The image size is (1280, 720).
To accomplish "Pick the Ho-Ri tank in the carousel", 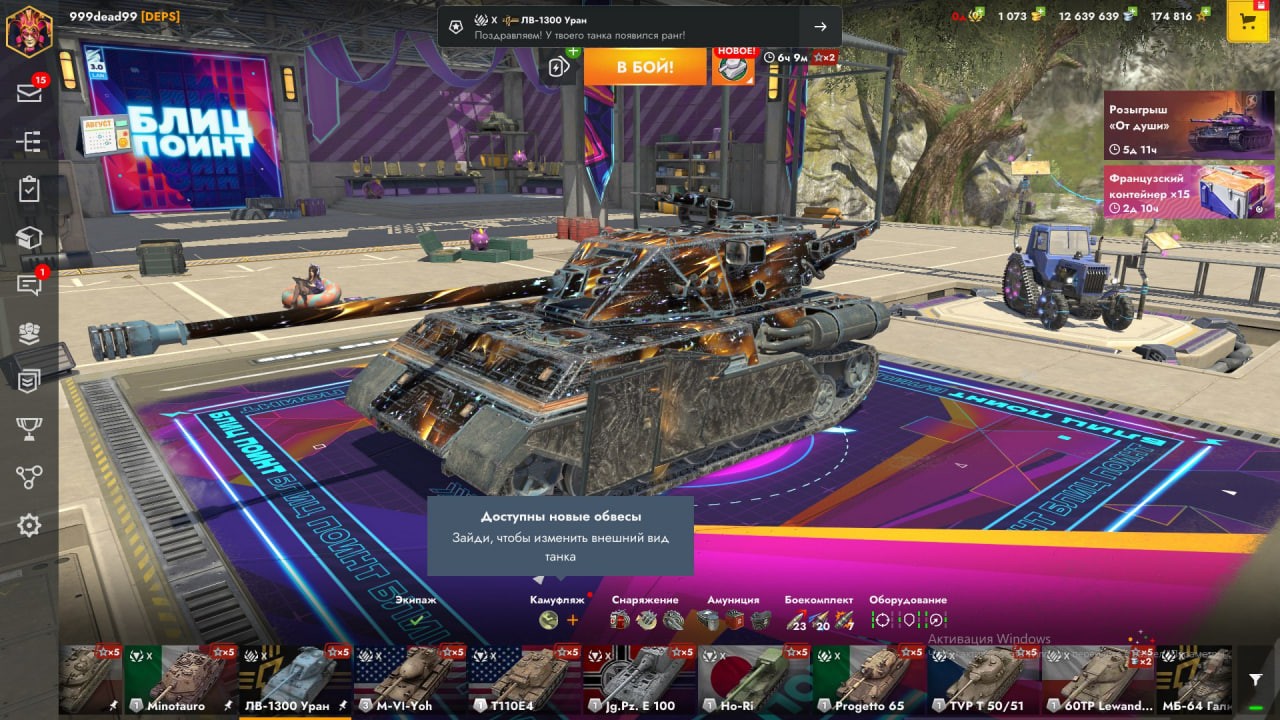I will [753, 680].
